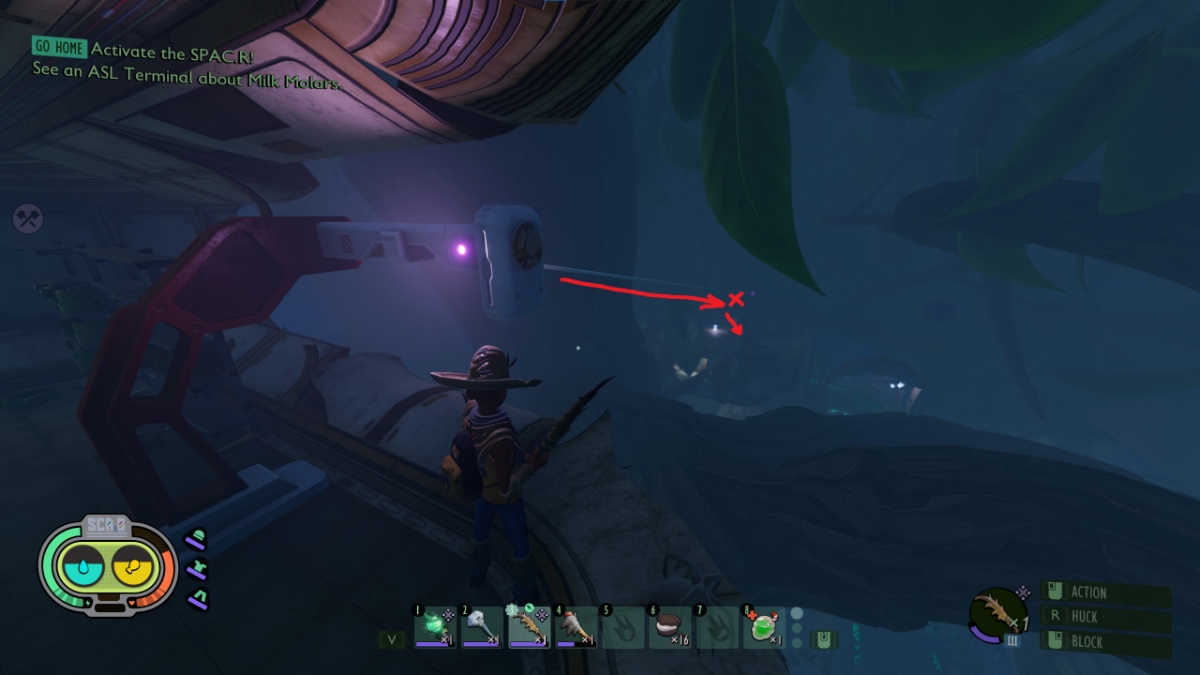Pick the cookie sandwich stack of 16
Screen dimensions: 1200x675
(x=669, y=626)
